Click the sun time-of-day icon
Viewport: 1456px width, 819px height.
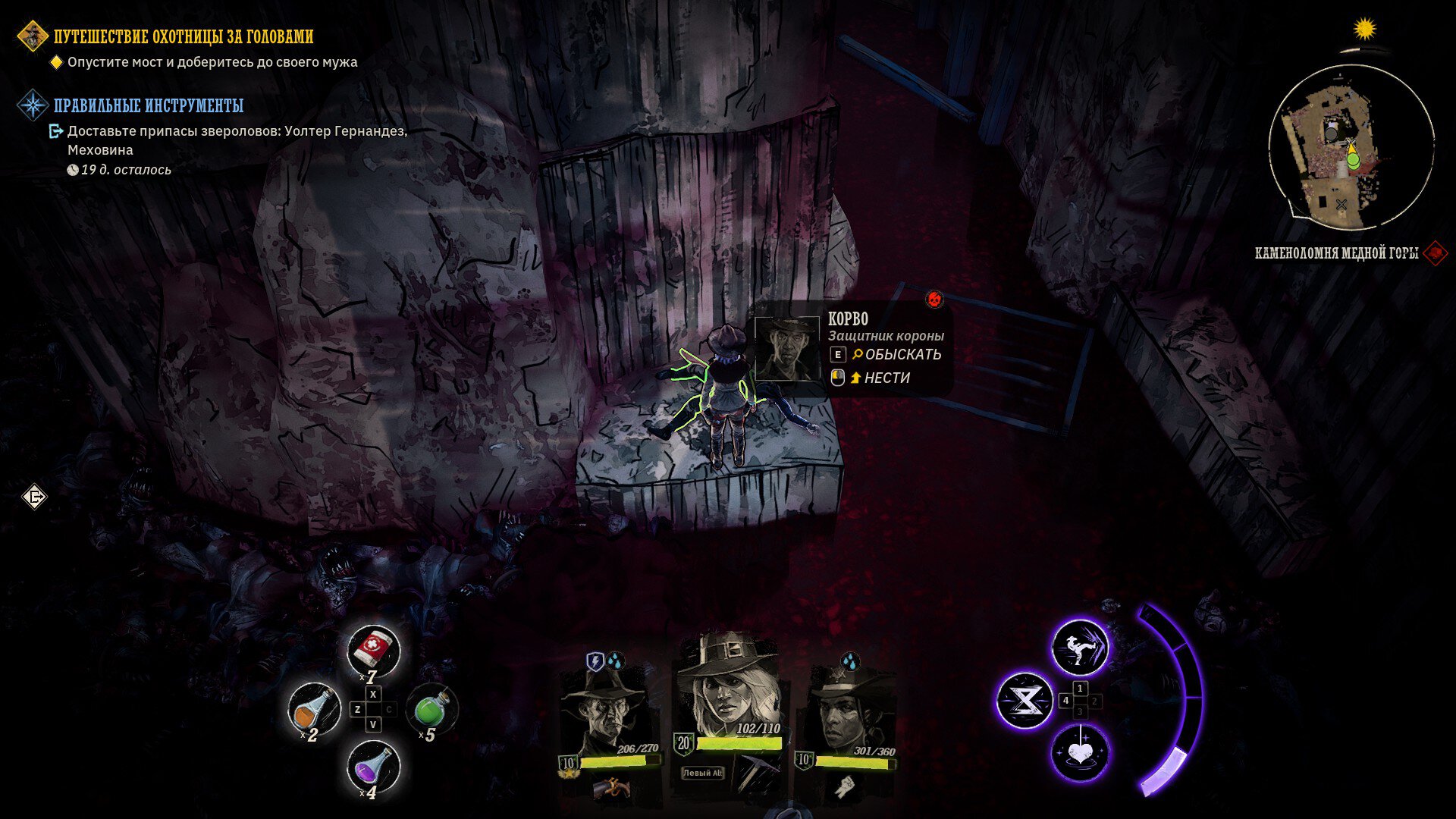pos(1364,30)
